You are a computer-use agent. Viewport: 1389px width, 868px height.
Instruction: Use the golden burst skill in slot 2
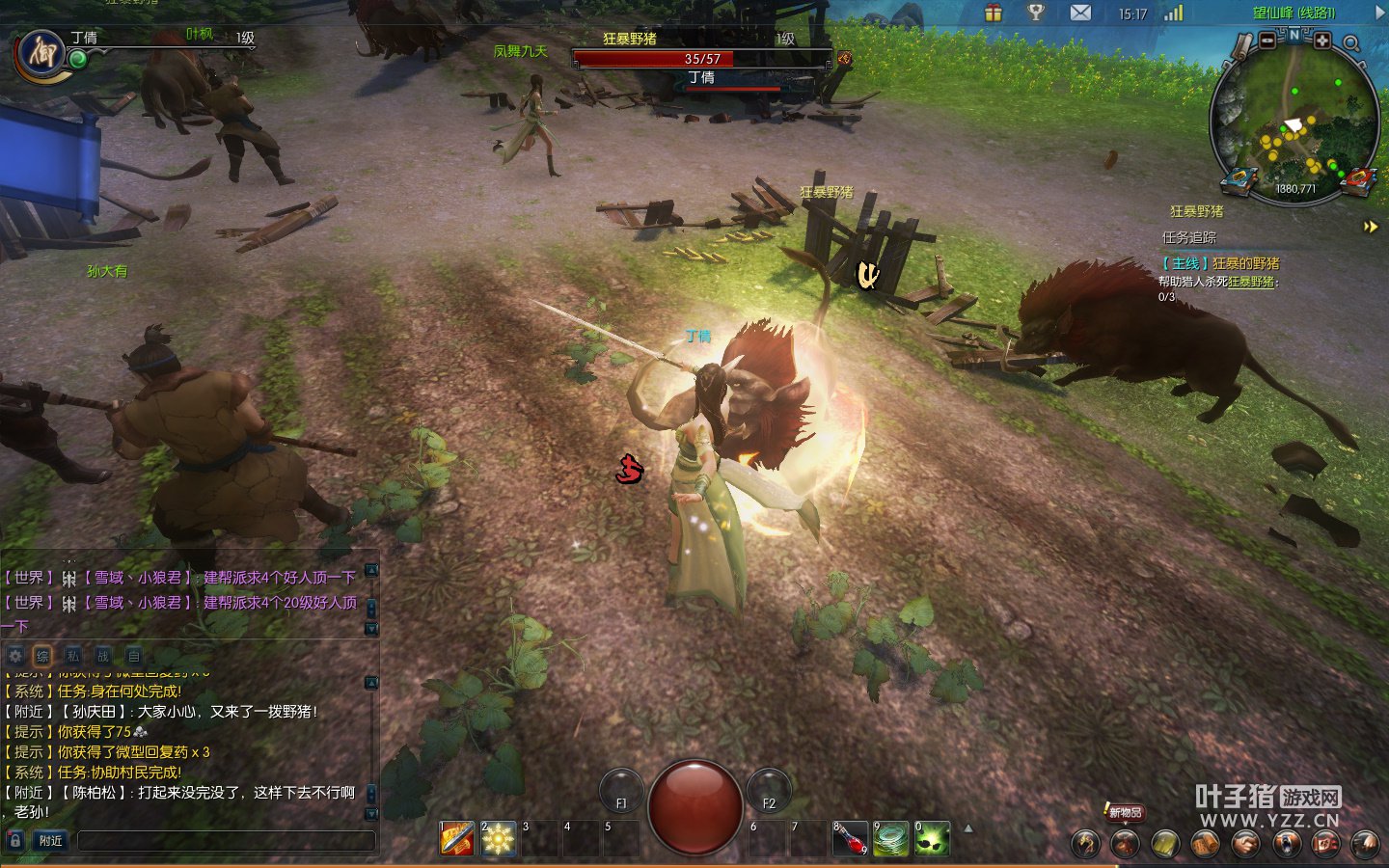(x=498, y=839)
